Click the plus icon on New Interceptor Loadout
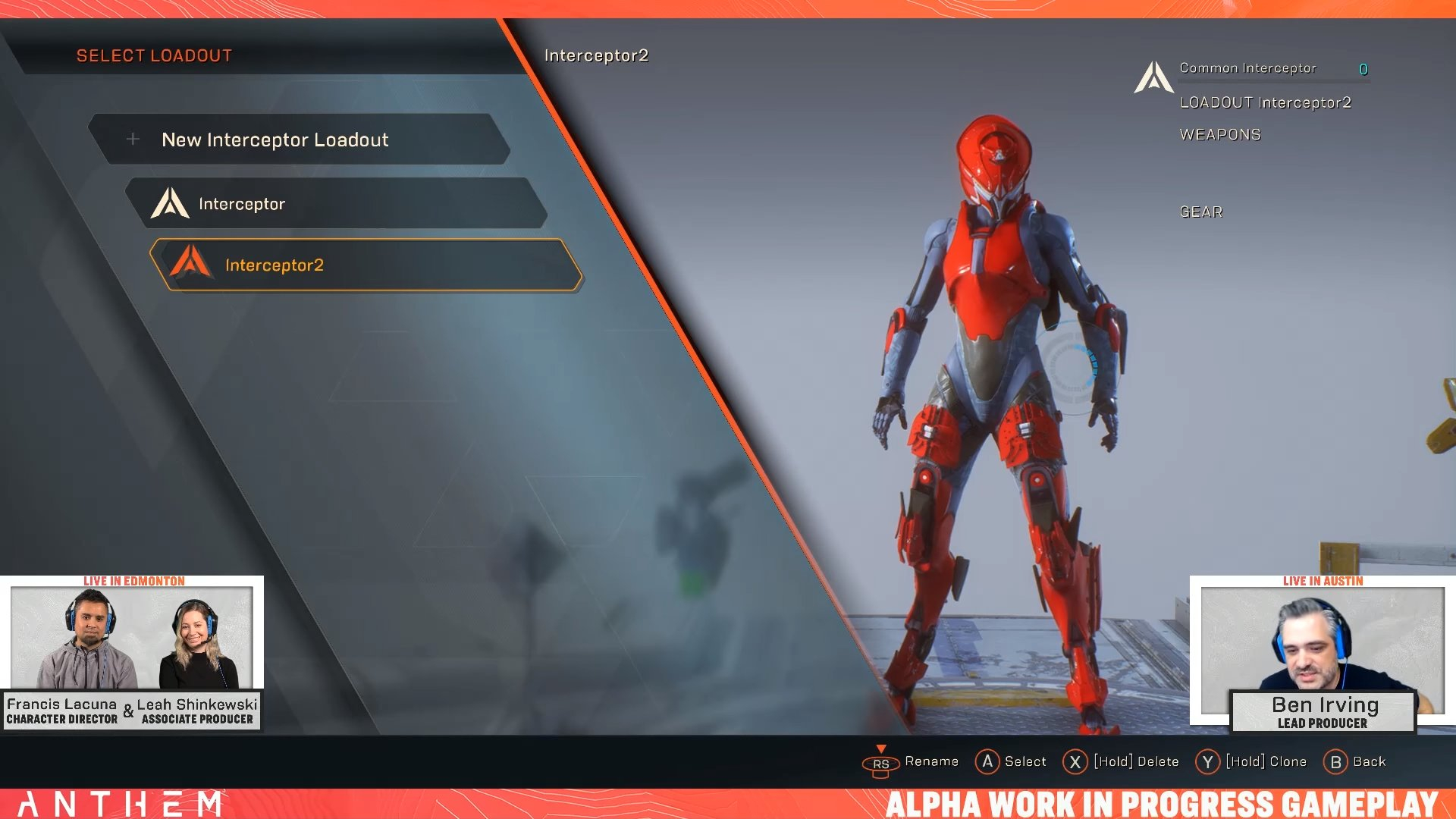The height and width of the screenshot is (819, 1456). tap(133, 140)
